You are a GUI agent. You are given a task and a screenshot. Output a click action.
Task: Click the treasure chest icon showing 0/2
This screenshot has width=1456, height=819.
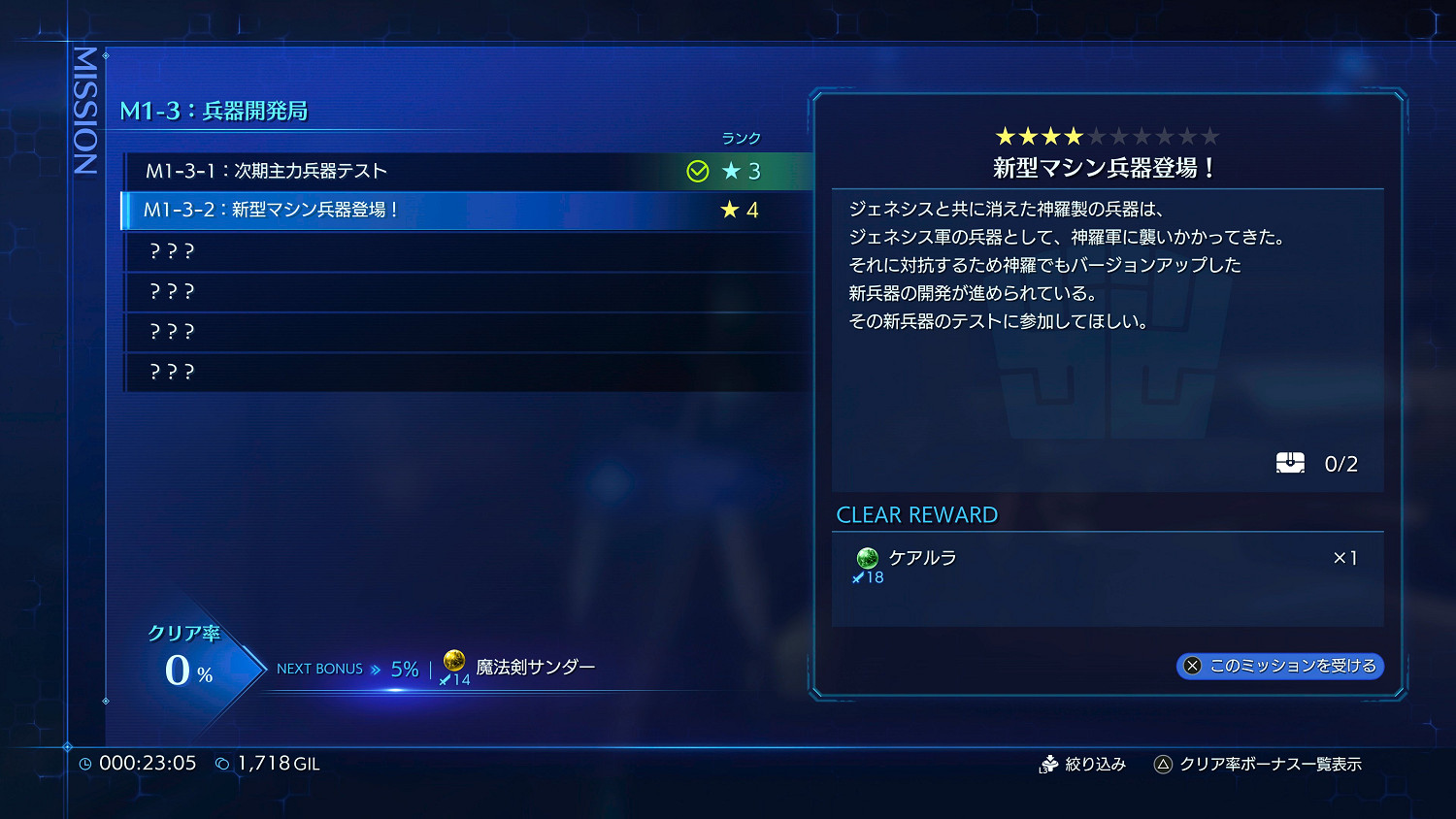click(x=1291, y=463)
